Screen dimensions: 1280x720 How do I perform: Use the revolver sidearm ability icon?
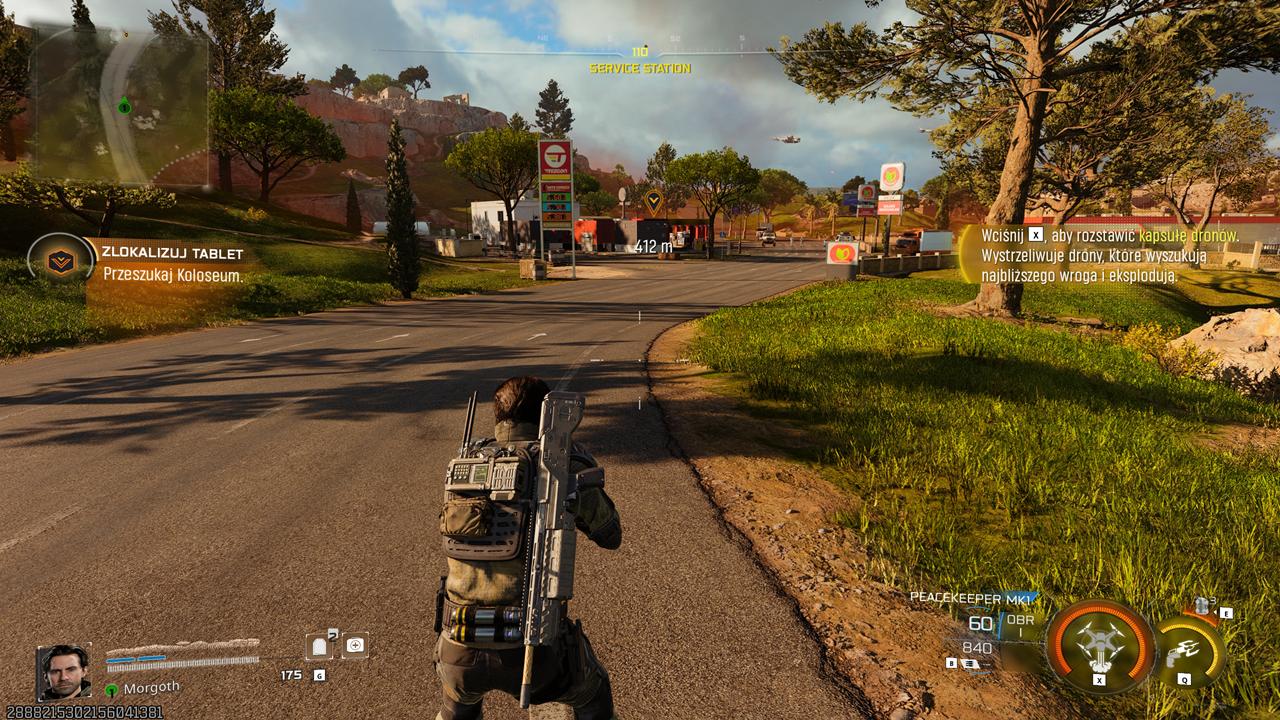pyautogui.click(x=1186, y=651)
